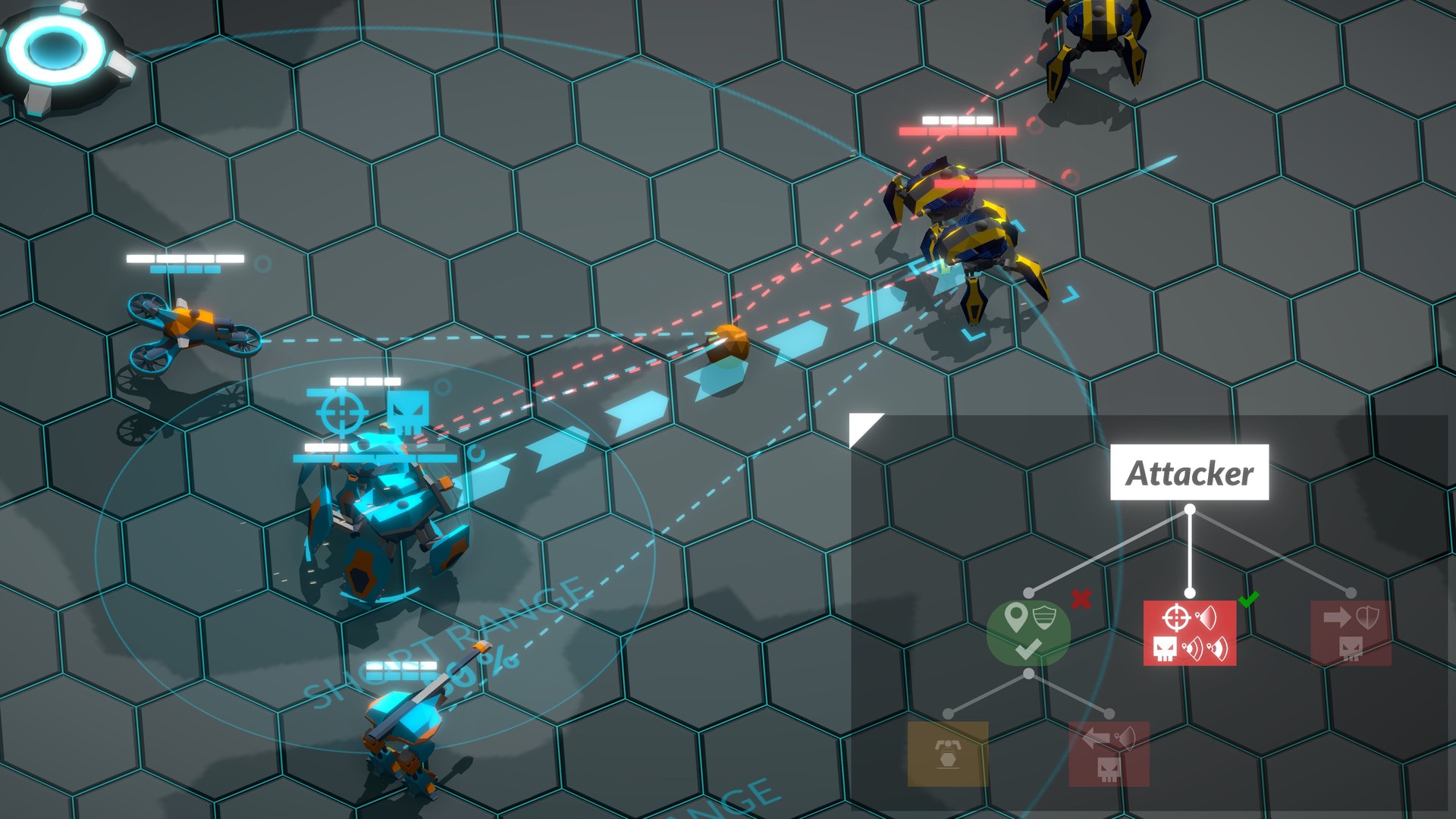This screenshot has height=819, width=1456.
Task: Open the green location-and-shield condition node
Action: click(x=1028, y=632)
